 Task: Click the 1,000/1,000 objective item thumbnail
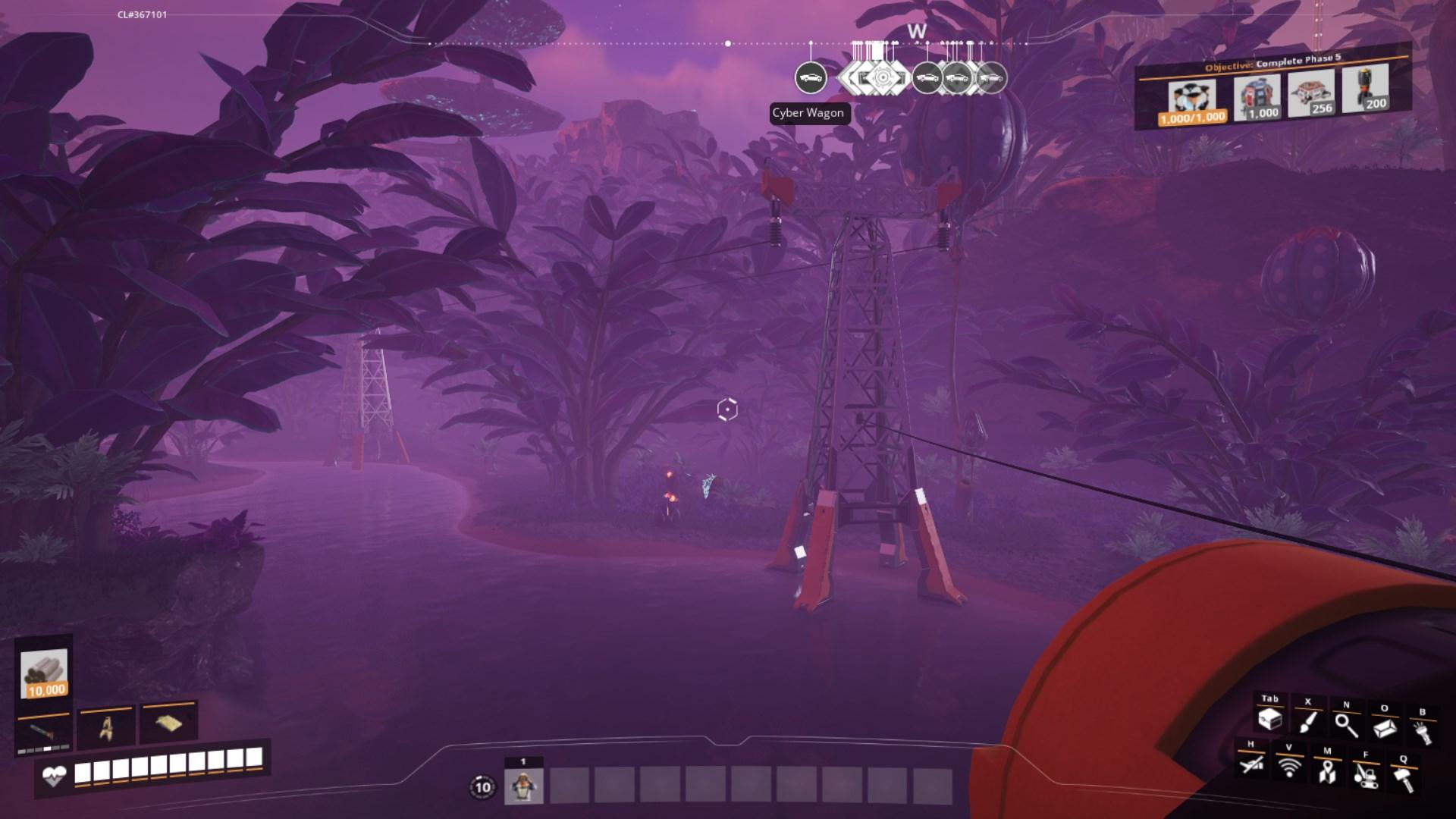click(1193, 96)
